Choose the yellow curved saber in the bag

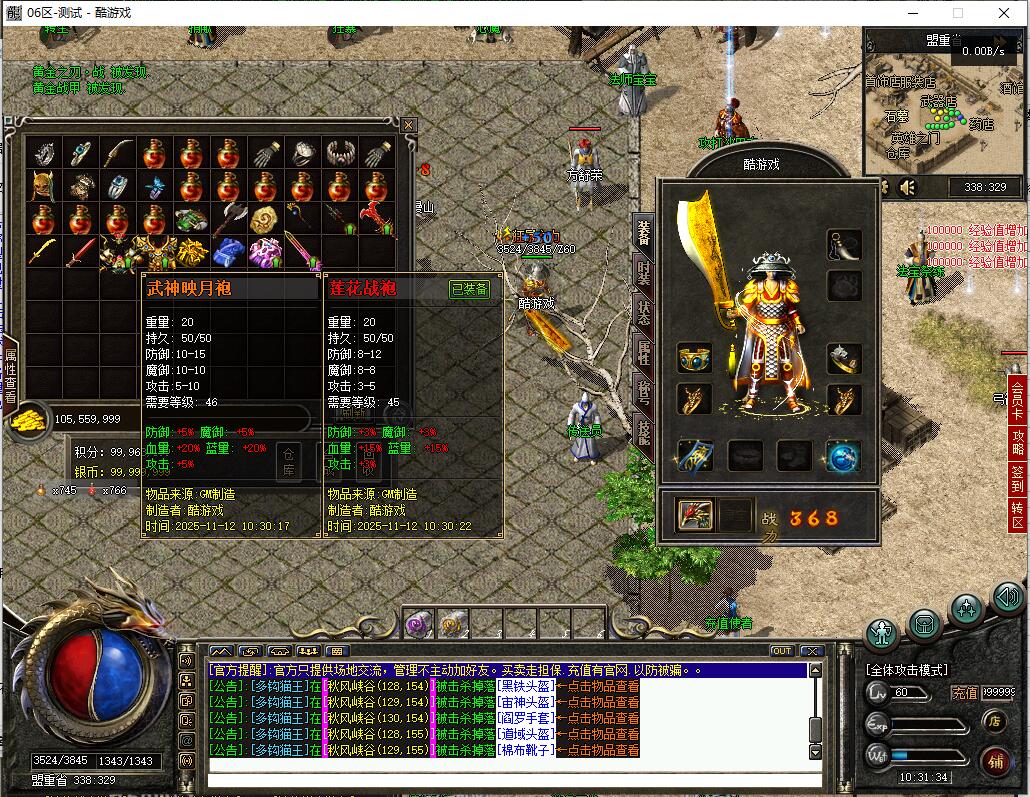[43, 251]
